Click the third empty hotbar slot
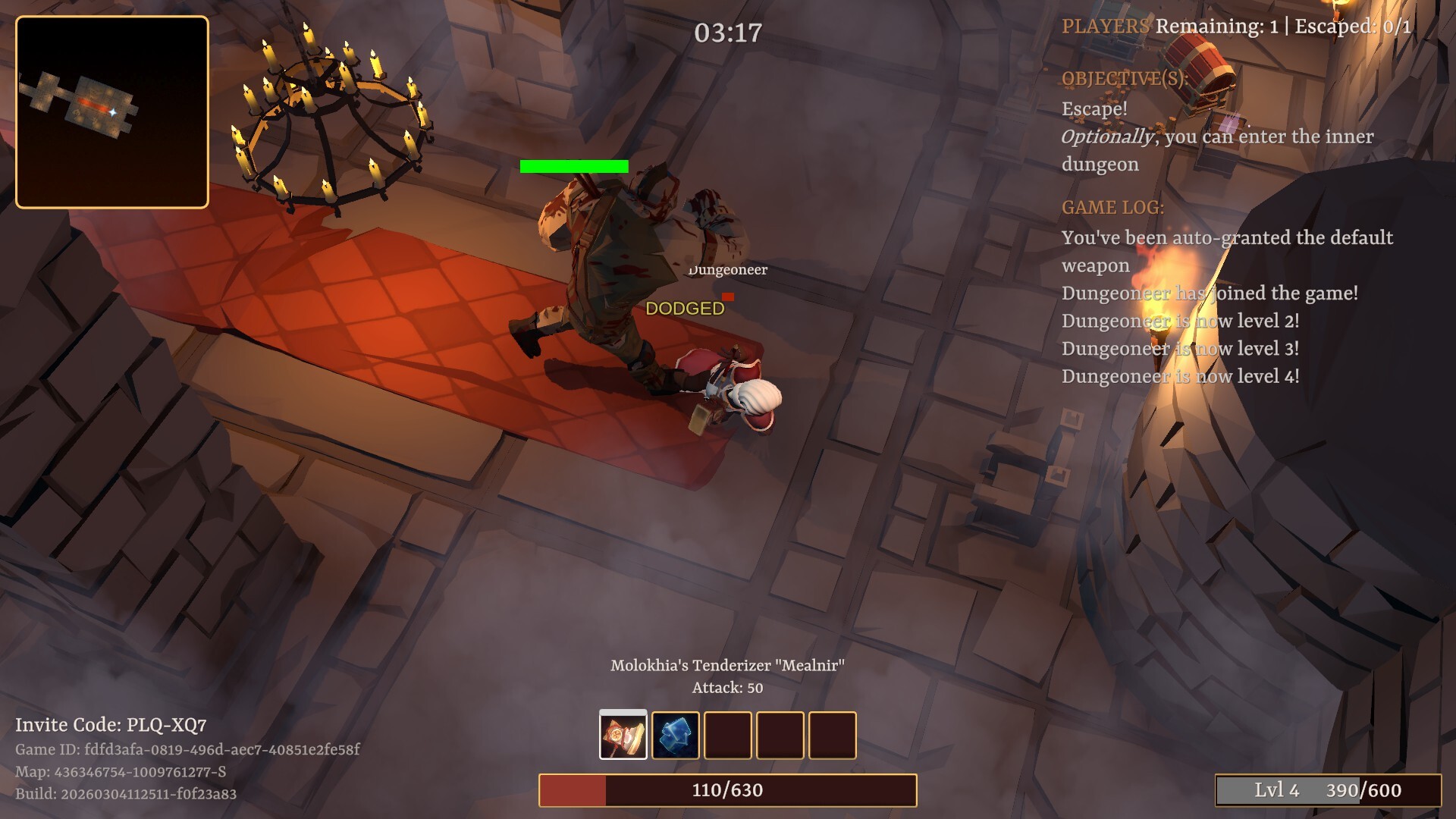Viewport: 1456px width, 819px height. [728, 735]
